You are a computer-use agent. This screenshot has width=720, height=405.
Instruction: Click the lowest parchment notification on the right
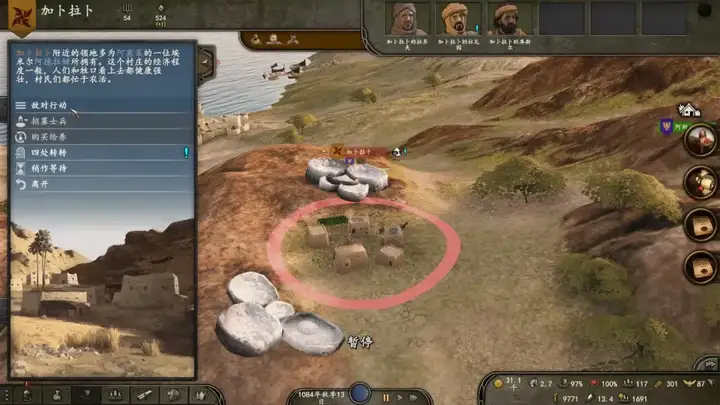point(699,267)
